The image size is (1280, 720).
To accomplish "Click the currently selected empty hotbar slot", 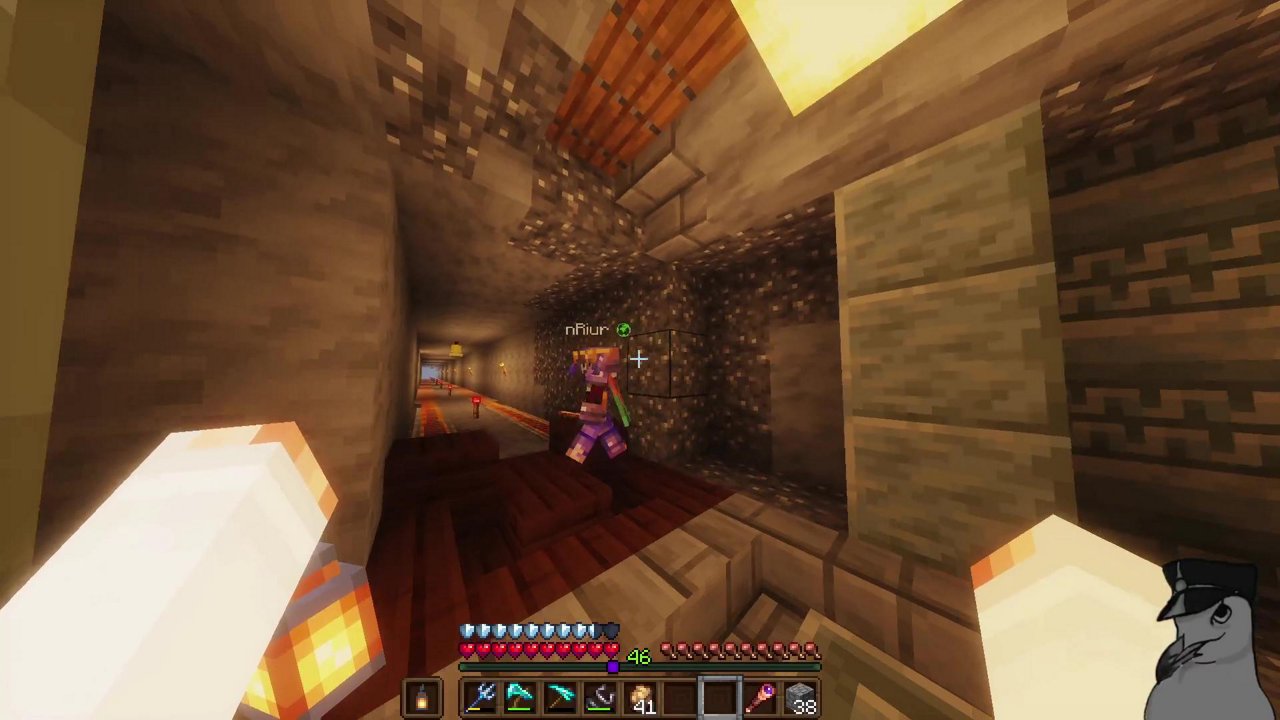I will coord(722,696).
